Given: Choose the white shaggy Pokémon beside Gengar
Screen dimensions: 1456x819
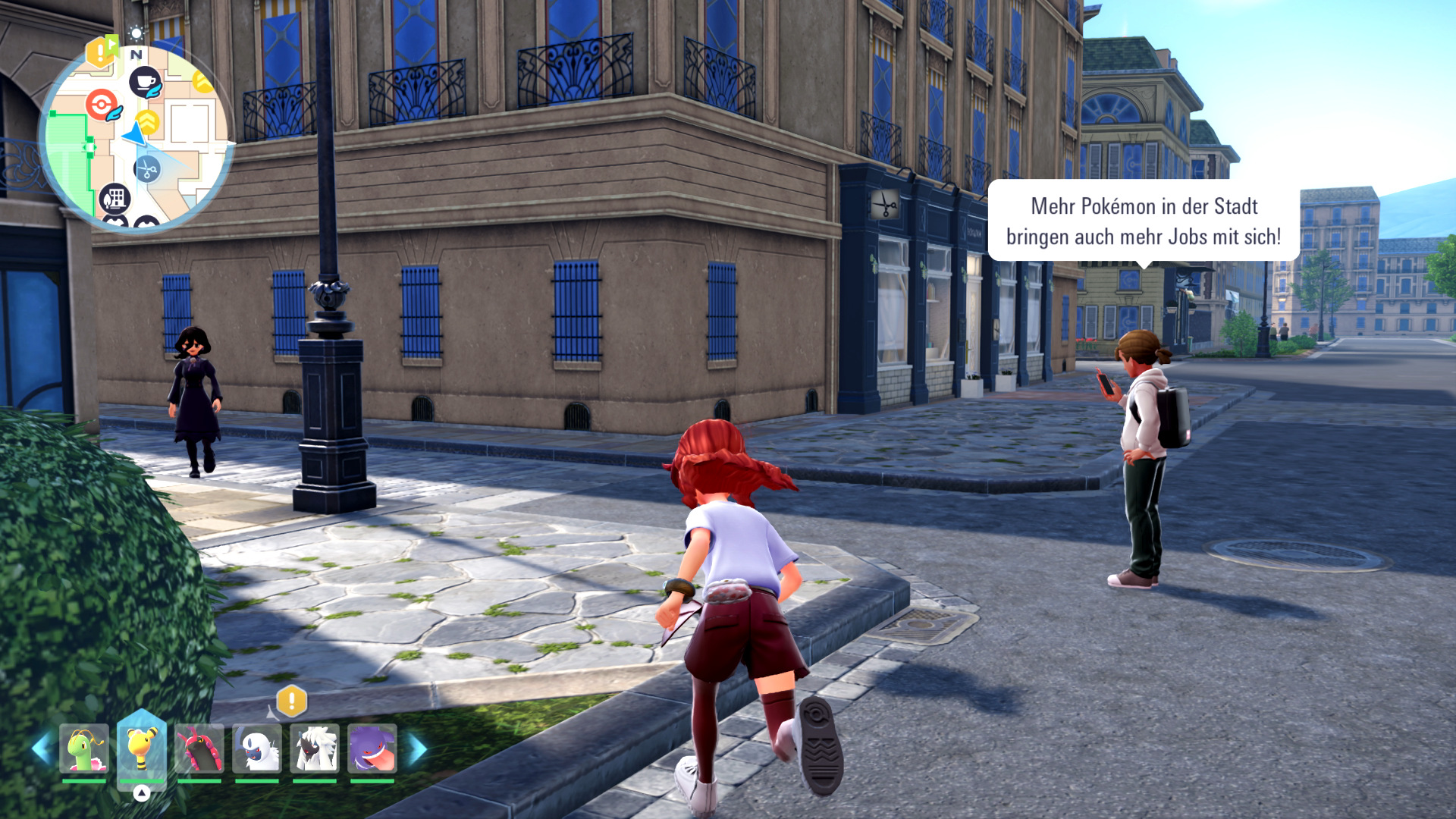Looking at the screenshot, I should [x=315, y=748].
